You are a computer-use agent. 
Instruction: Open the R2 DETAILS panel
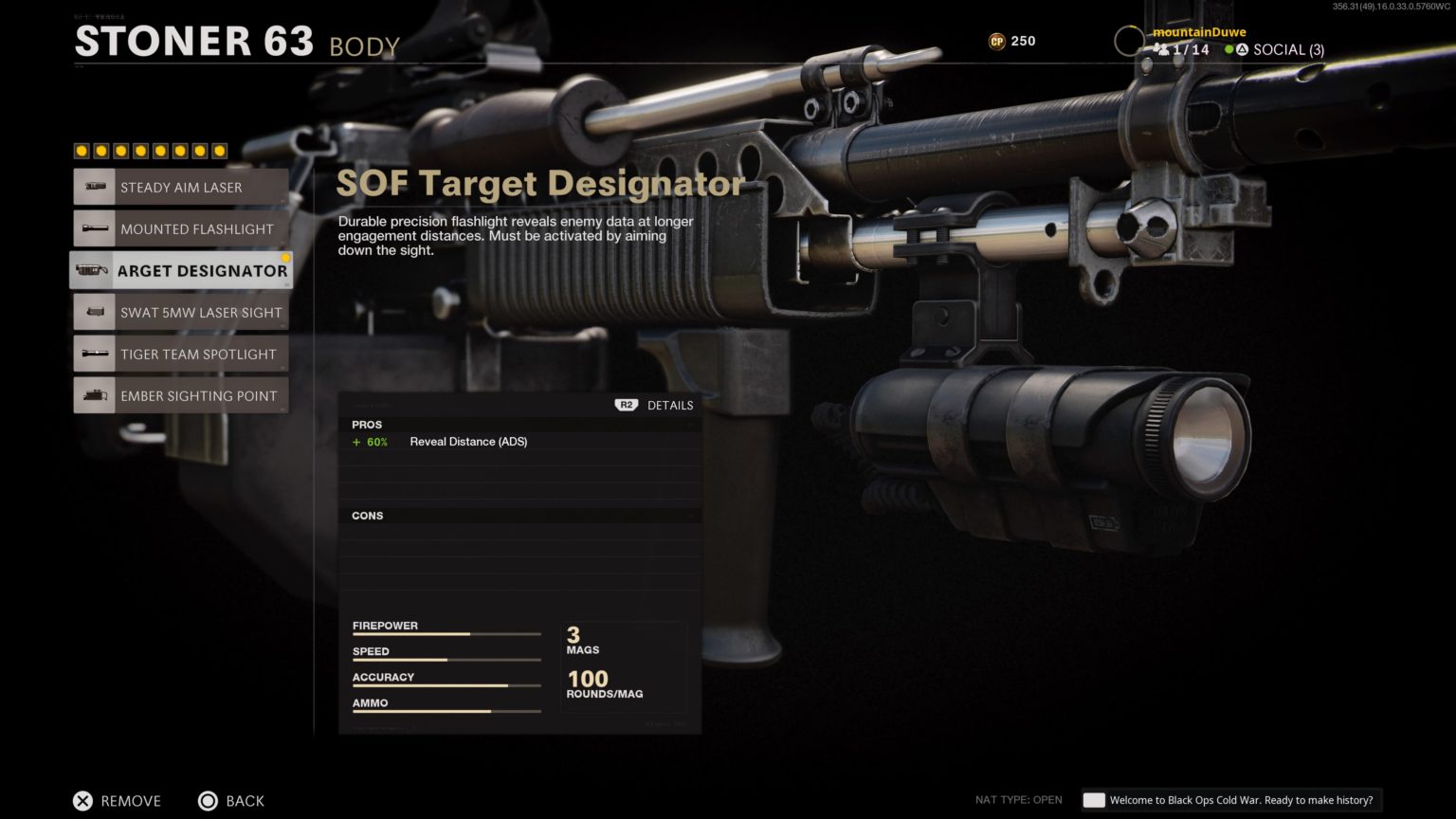click(x=654, y=405)
